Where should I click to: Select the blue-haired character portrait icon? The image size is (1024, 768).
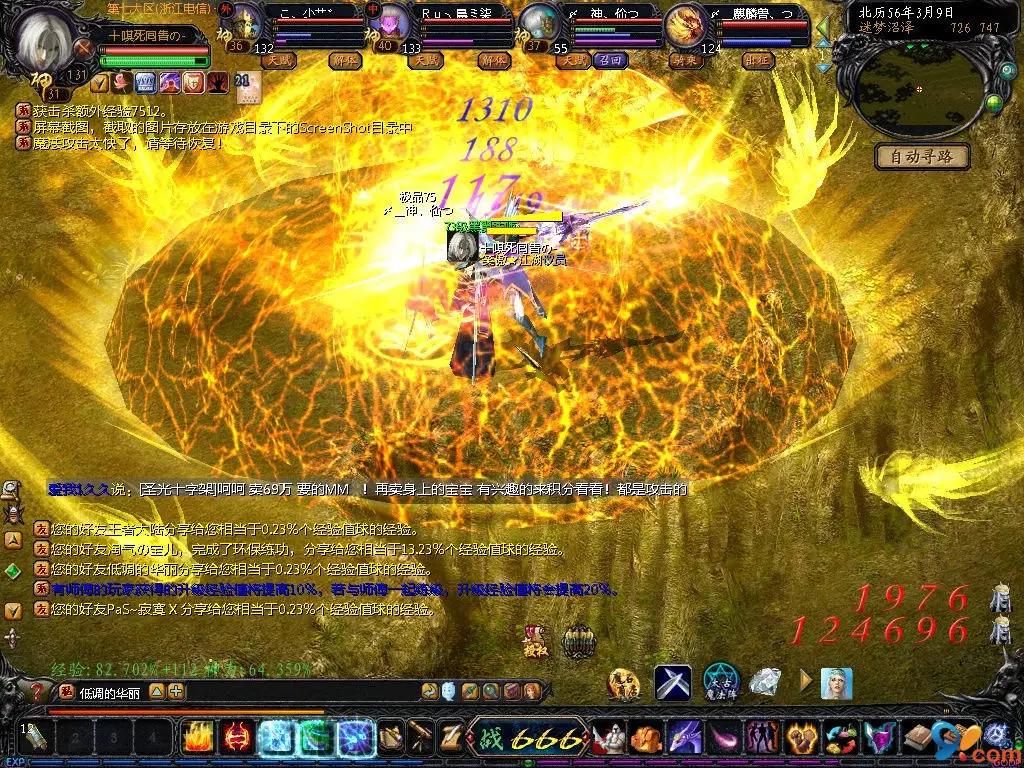click(x=836, y=683)
